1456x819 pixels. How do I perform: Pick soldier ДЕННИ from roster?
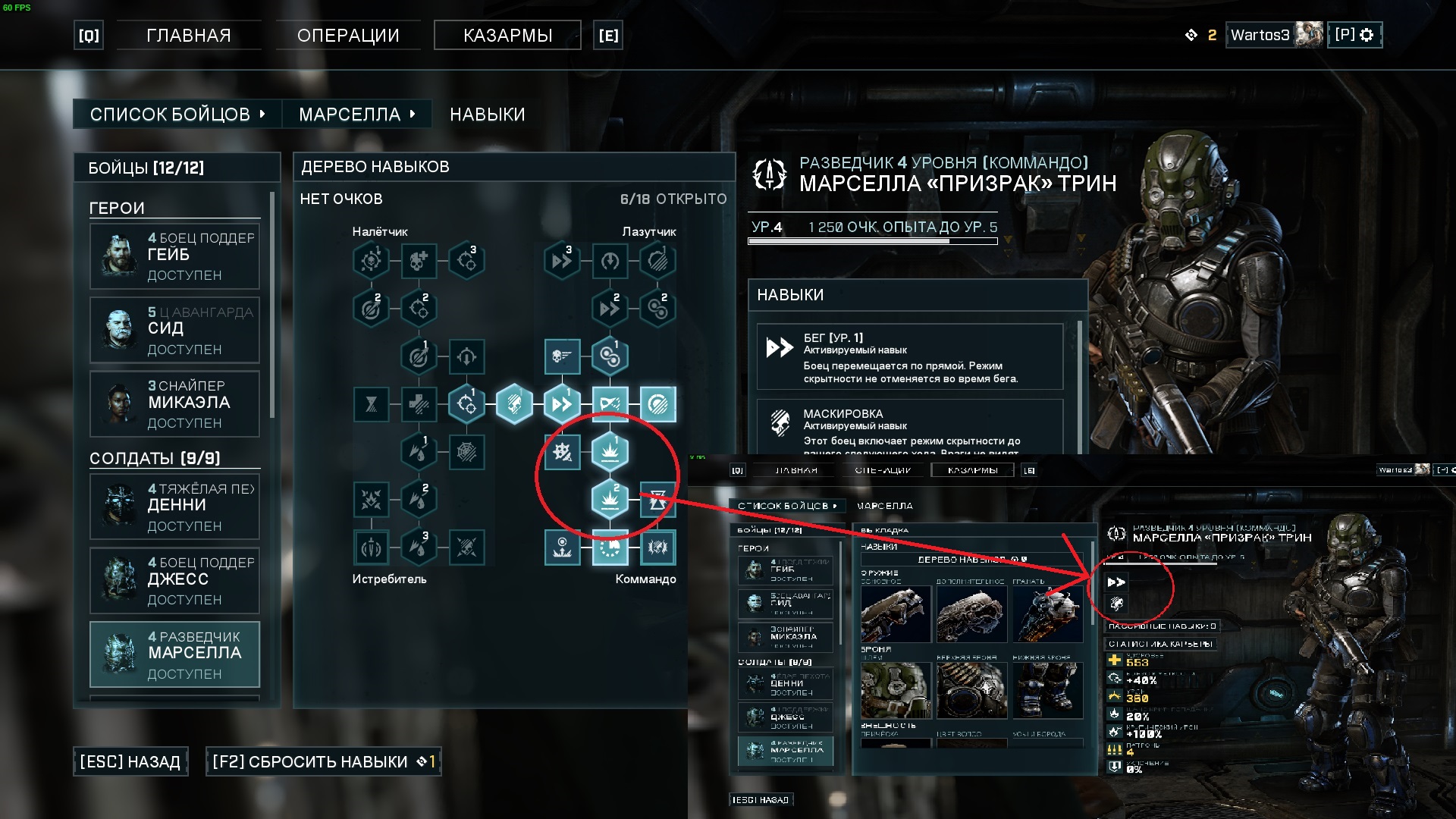(175, 507)
